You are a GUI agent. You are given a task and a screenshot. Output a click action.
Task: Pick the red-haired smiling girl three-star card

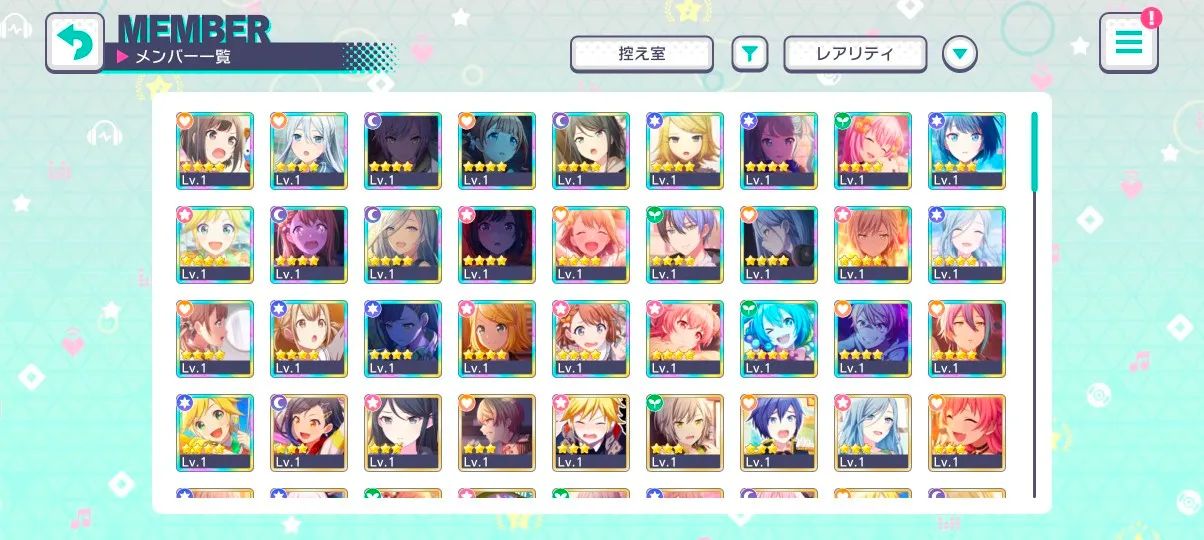click(967, 432)
